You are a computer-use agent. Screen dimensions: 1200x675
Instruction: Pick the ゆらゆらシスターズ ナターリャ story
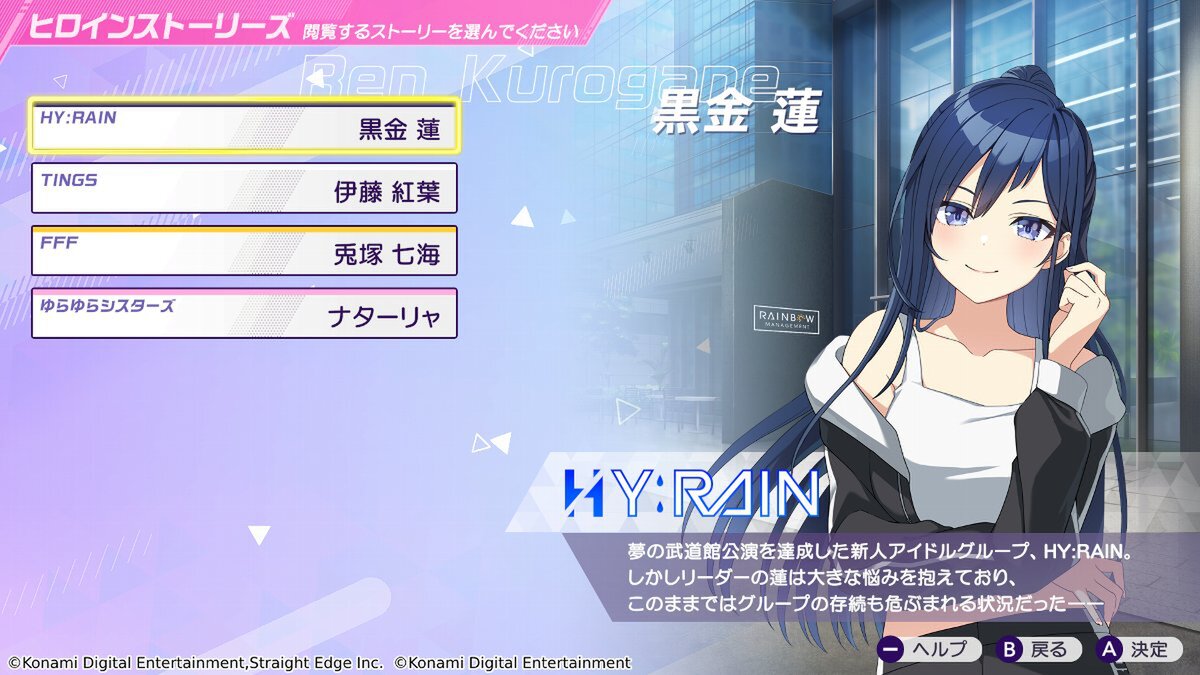click(x=244, y=314)
